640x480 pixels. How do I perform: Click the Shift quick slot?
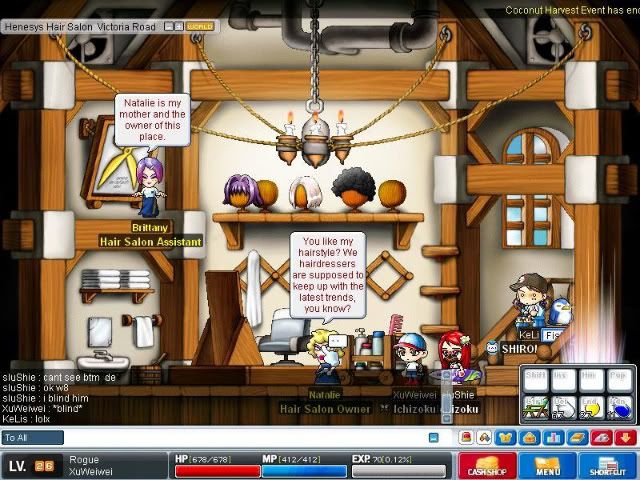pyautogui.click(x=537, y=381)
